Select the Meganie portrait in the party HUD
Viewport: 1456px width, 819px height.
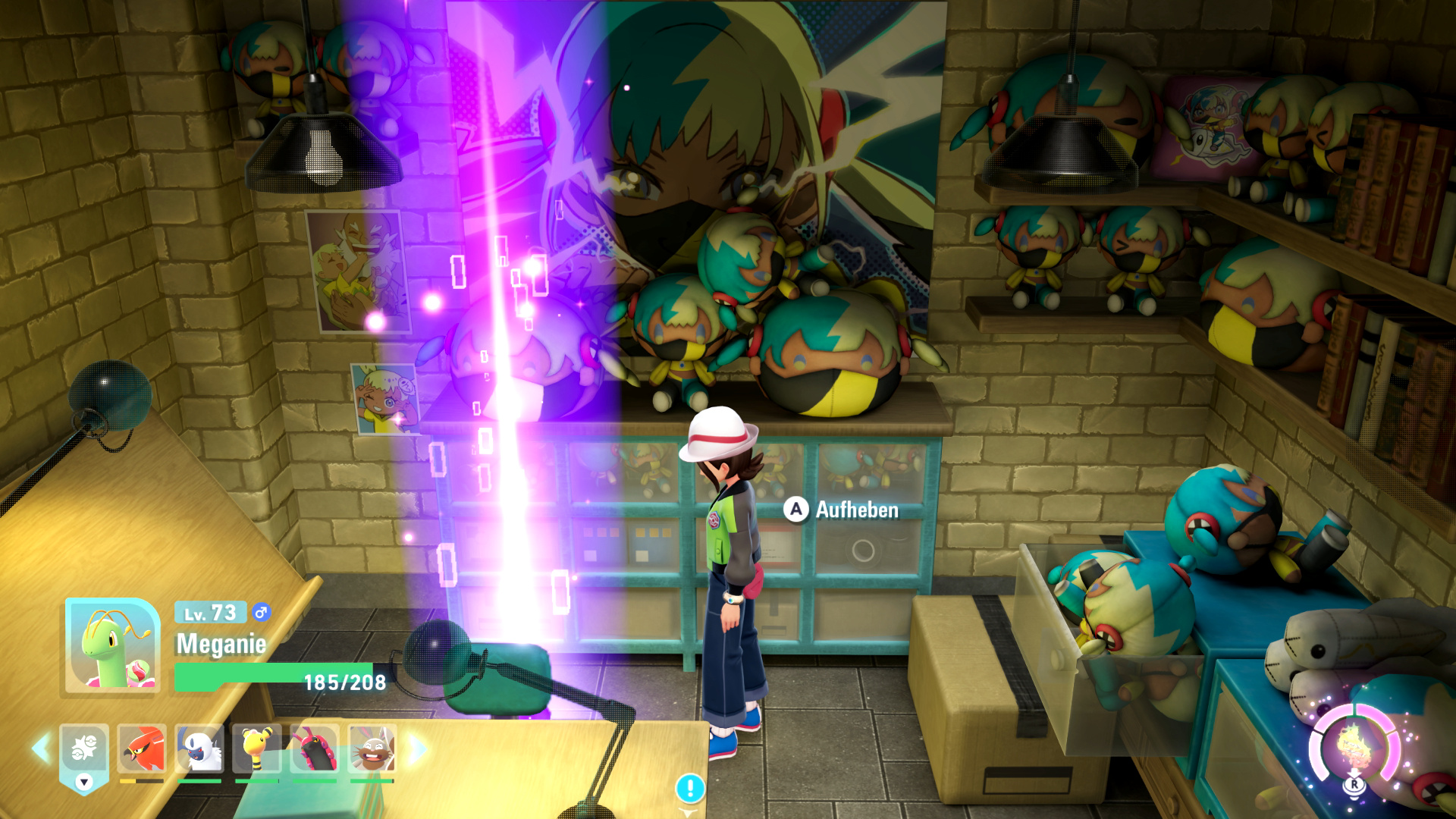coord(112,645)
